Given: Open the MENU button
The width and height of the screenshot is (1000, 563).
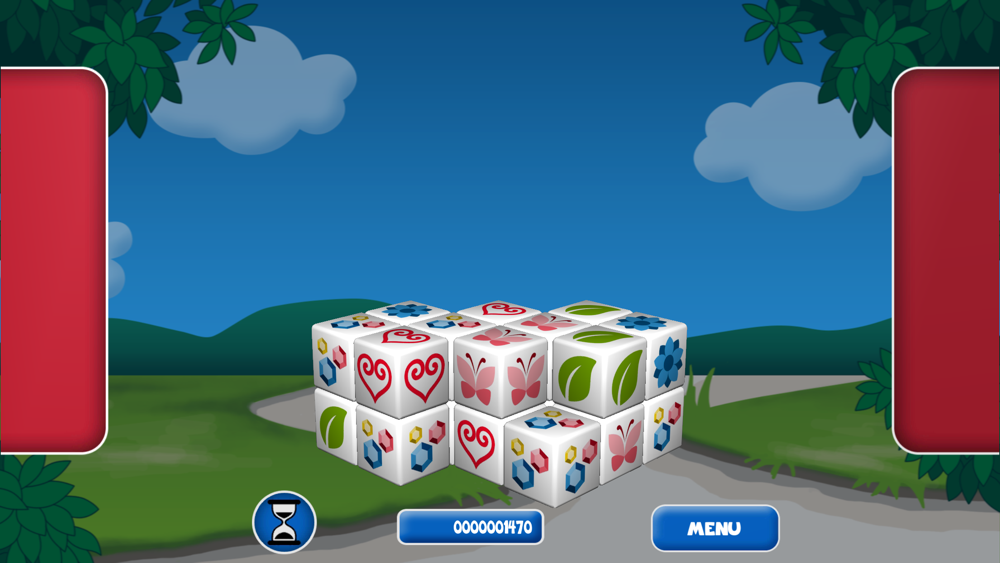Looking at the screenshot, I should click(x=715, y=528).
